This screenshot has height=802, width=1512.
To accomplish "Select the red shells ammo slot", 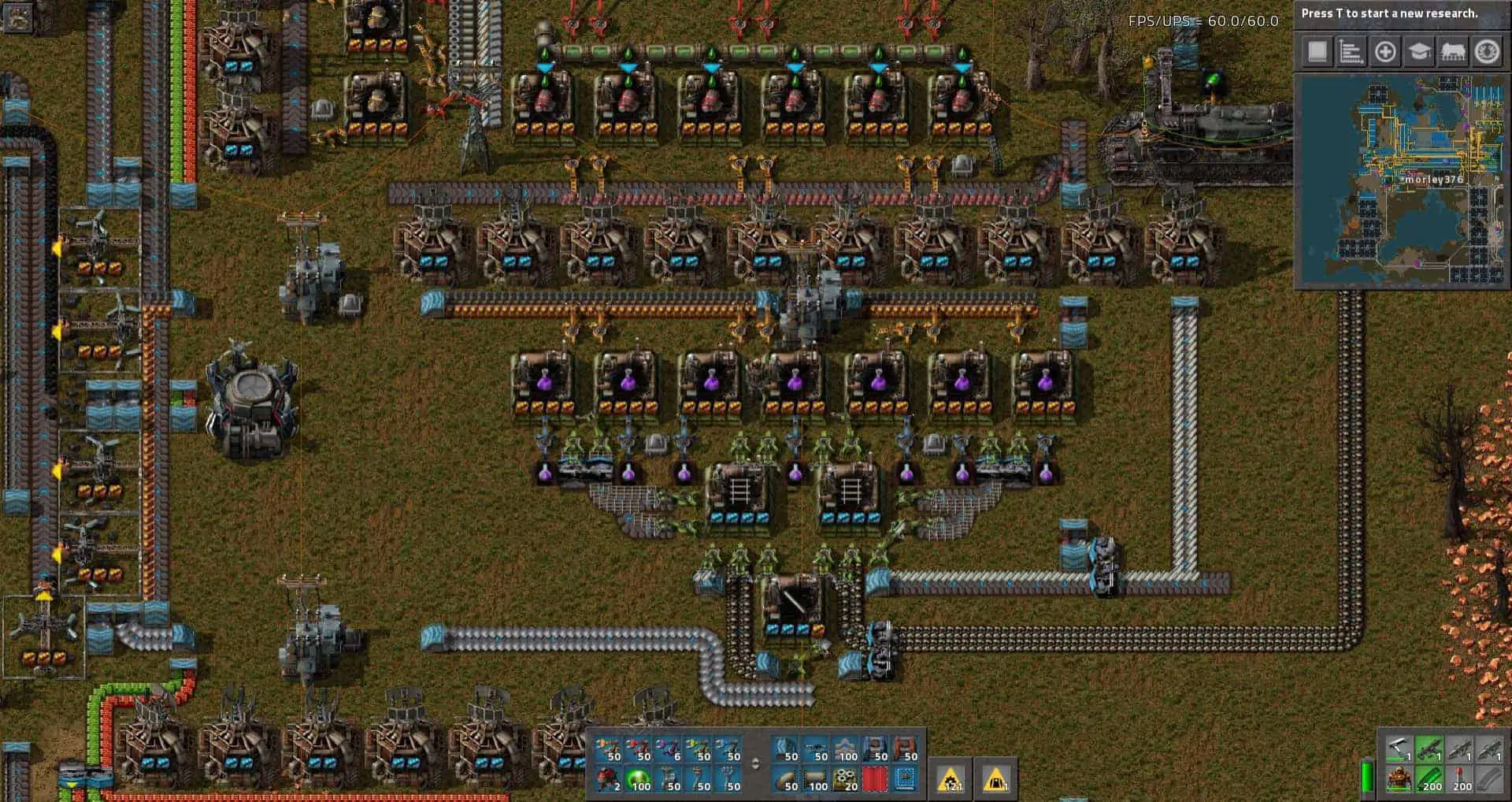I will coord(1459,779).
